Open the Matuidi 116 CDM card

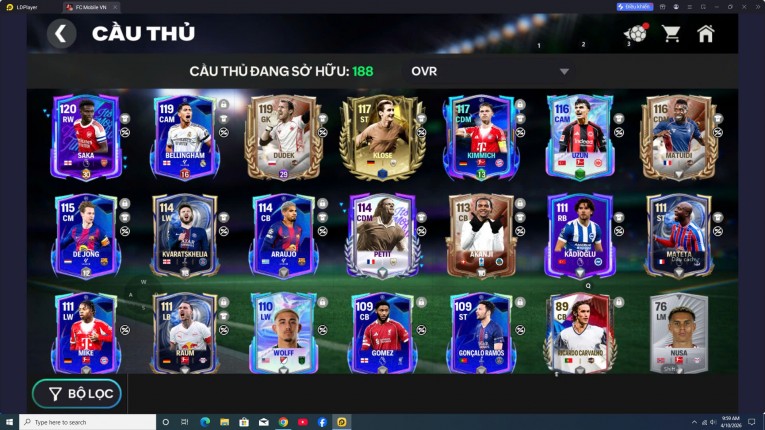point(677,137)
